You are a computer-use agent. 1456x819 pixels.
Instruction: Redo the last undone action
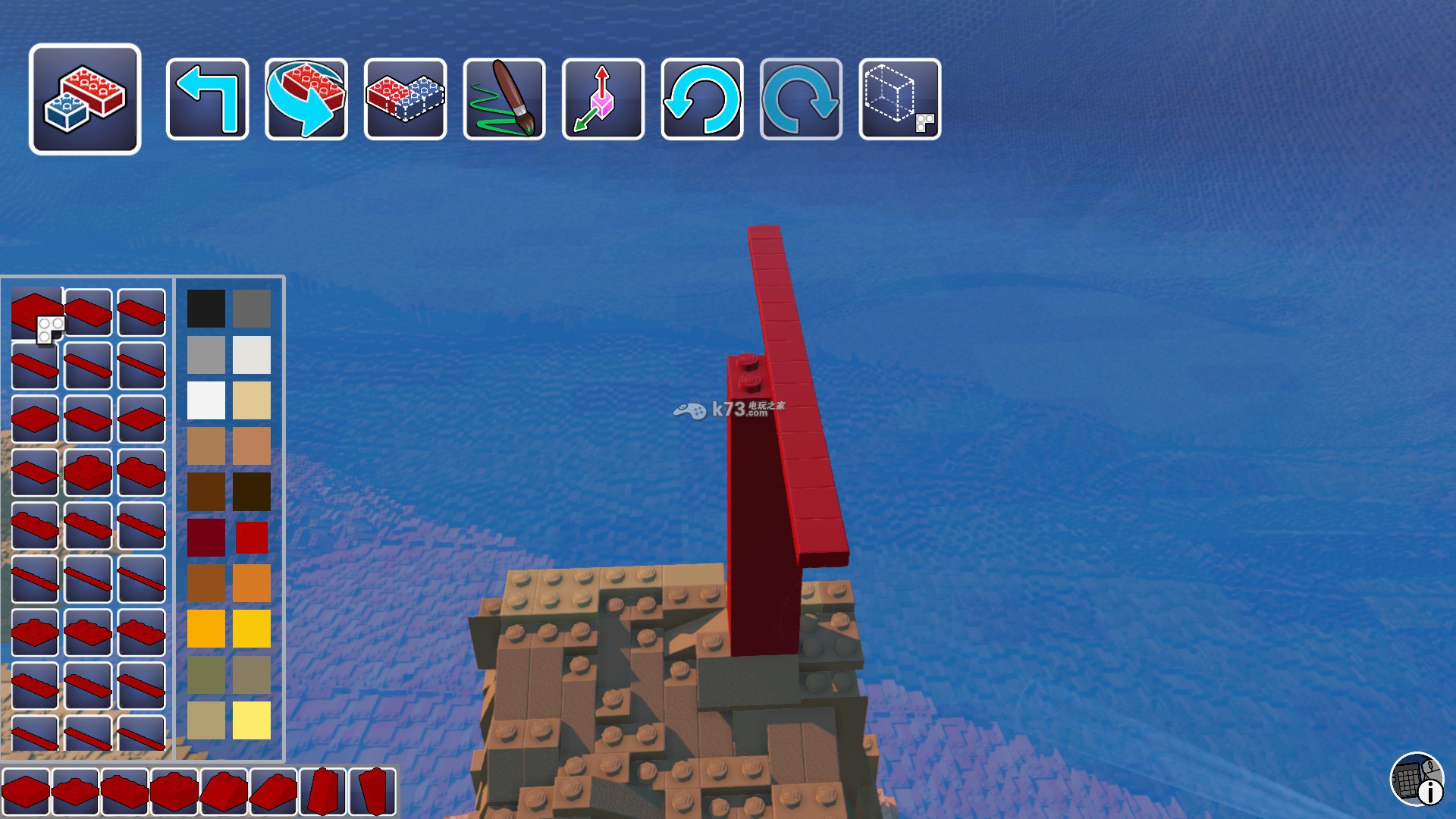pos(801,99)
